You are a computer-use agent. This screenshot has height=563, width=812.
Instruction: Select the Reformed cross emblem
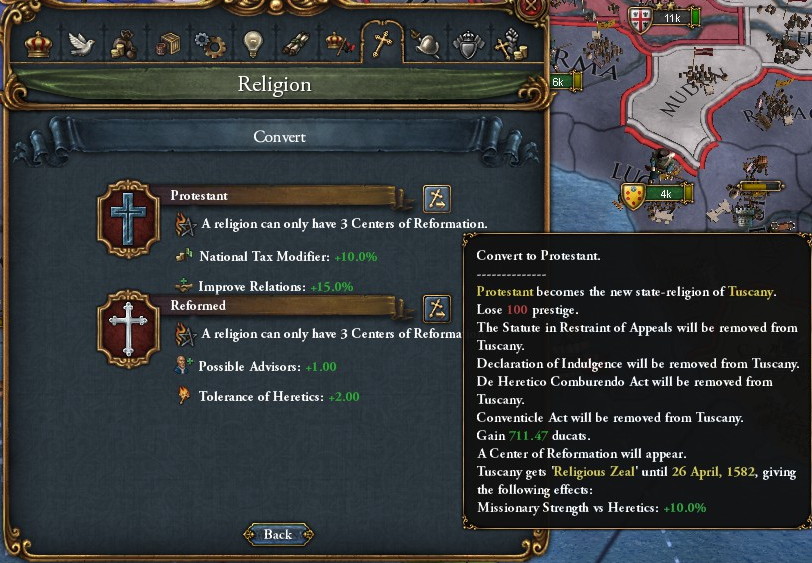[x=127, y=328]
